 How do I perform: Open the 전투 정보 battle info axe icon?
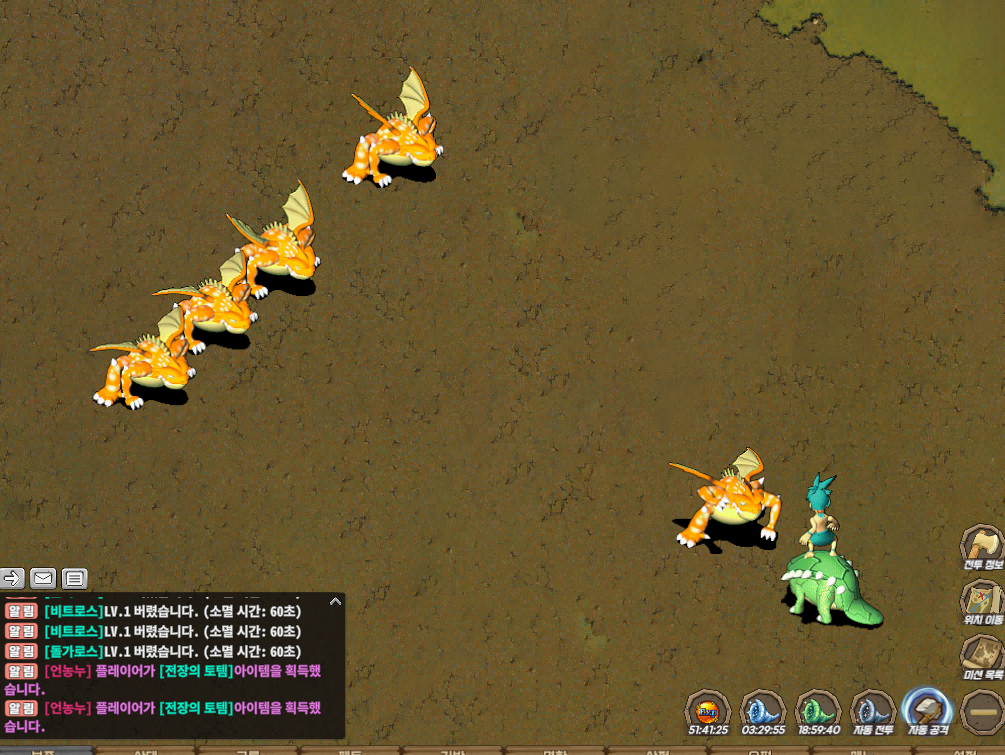click(x=981, y=546)
